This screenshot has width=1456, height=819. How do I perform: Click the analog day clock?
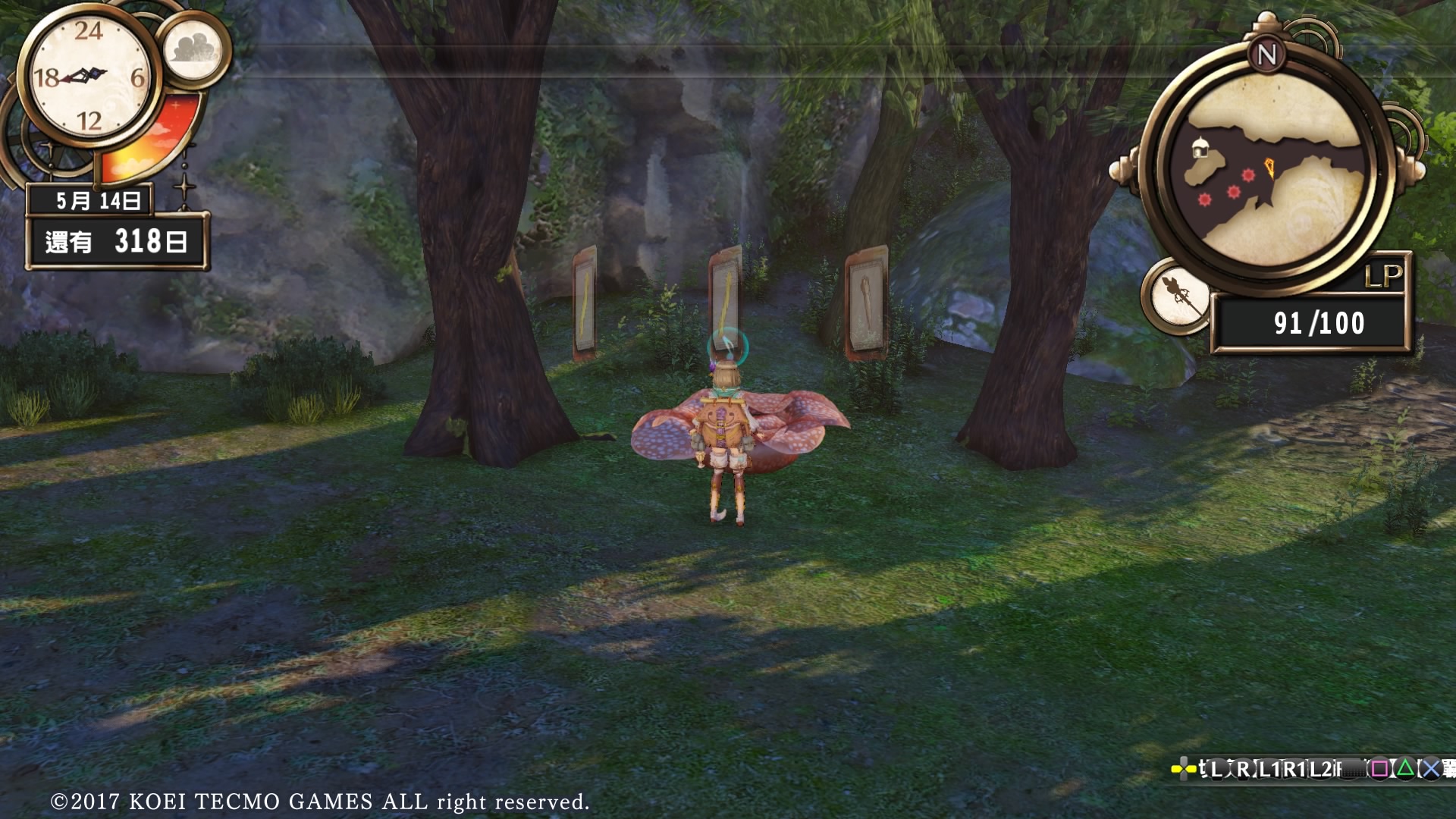(89, 77)
